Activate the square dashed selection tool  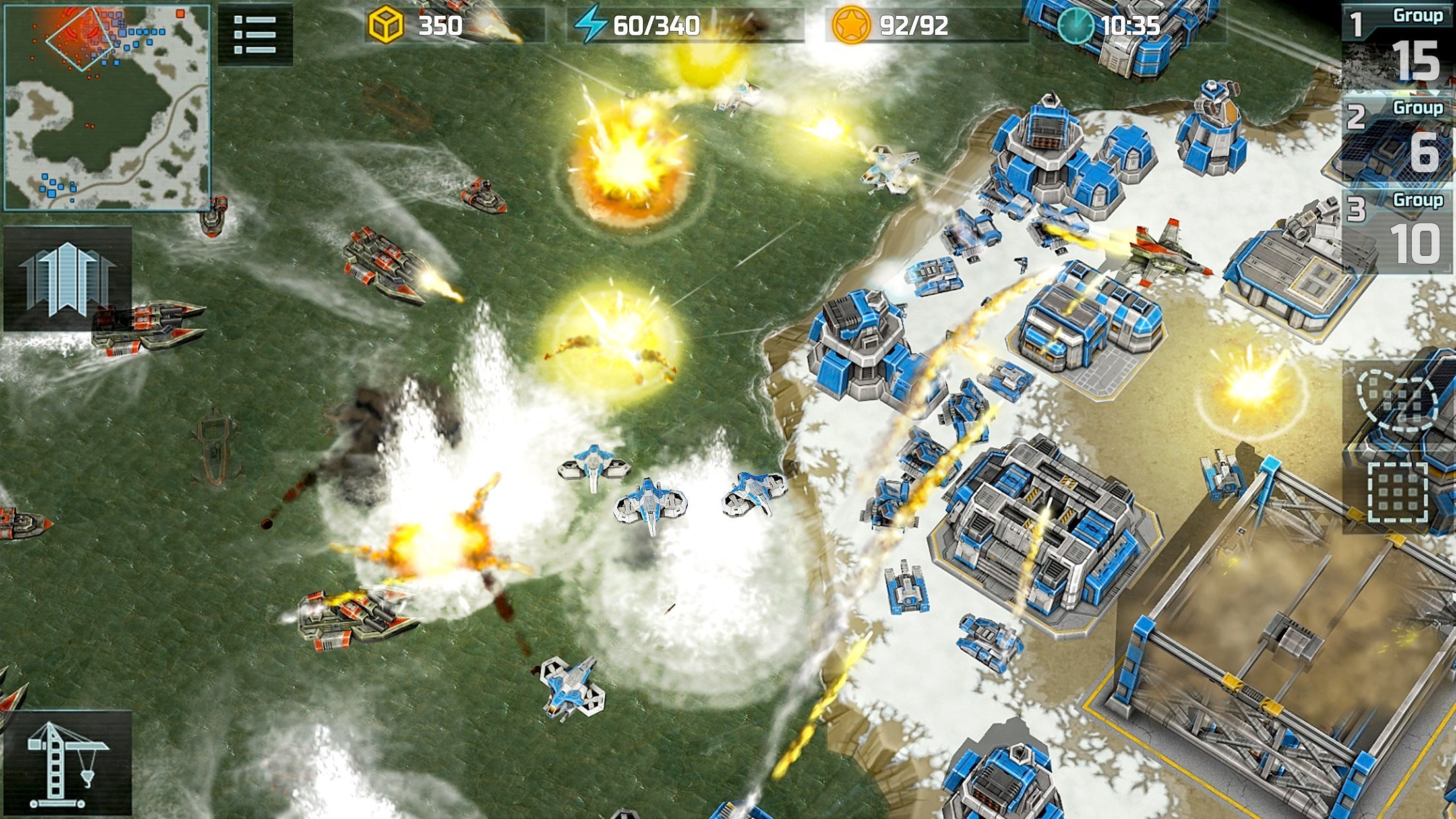pyautogui.click(x=1398, y=493)
